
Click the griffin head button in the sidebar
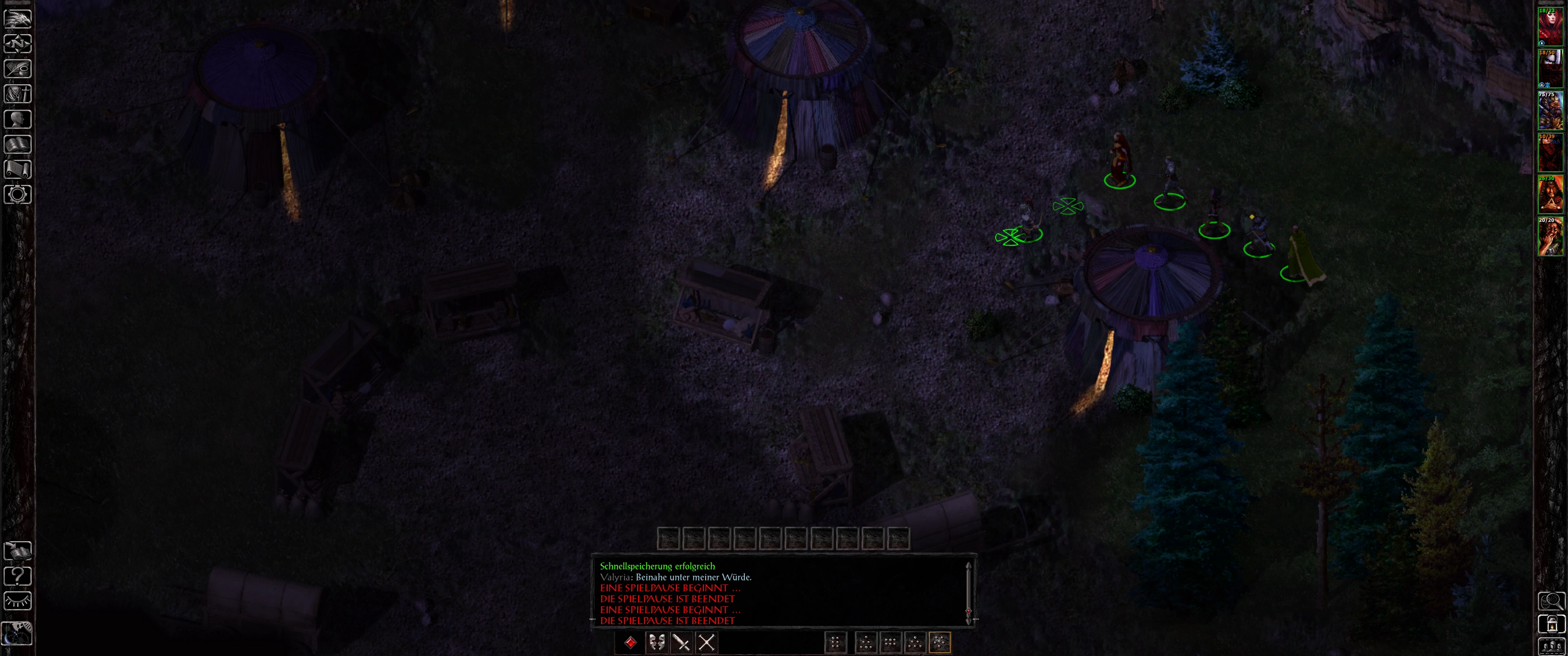pyautogui.click(x=18, y=18)
